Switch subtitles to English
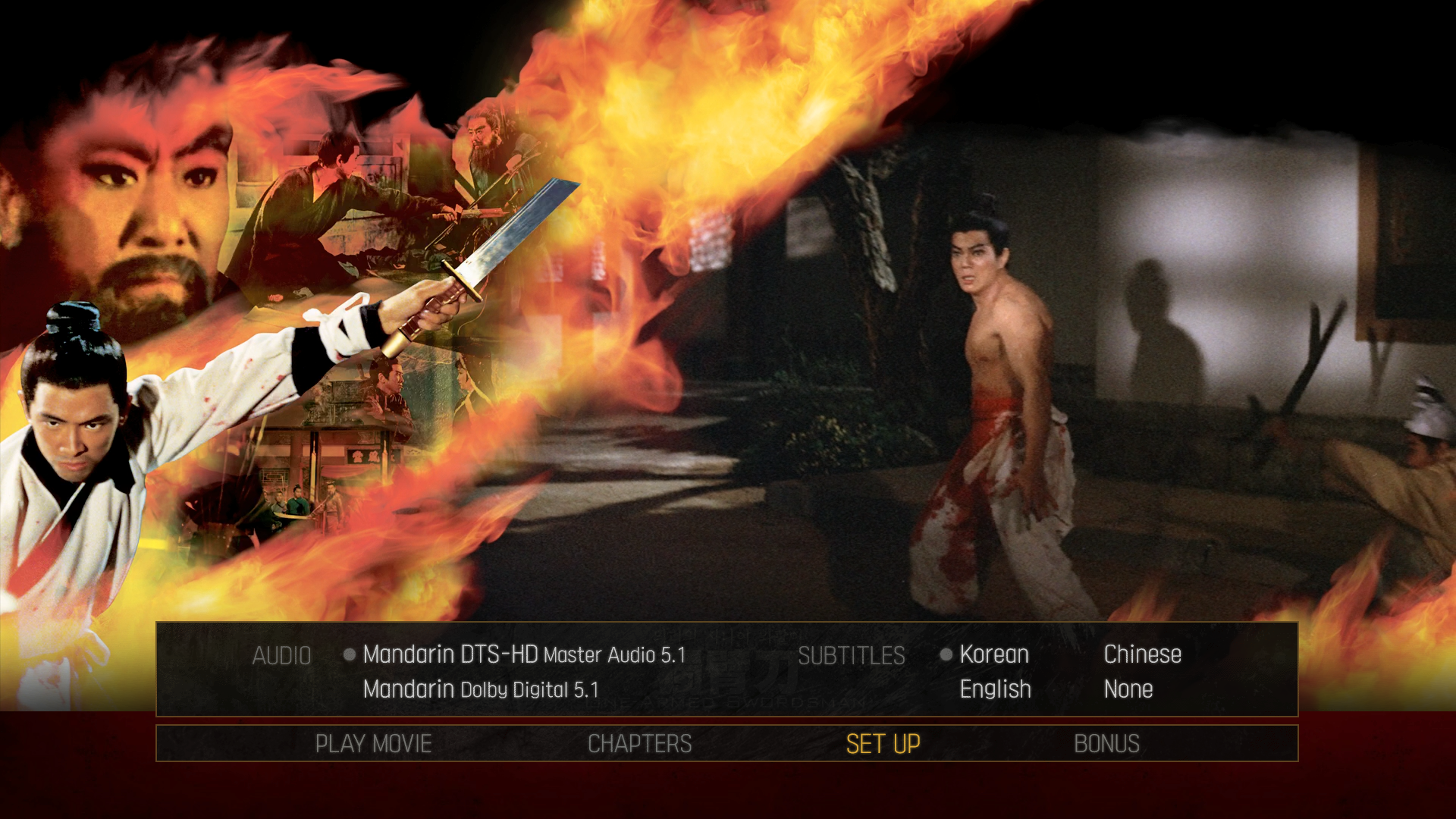The height and width of the screenshot is (819, 1456). [995, 689]
